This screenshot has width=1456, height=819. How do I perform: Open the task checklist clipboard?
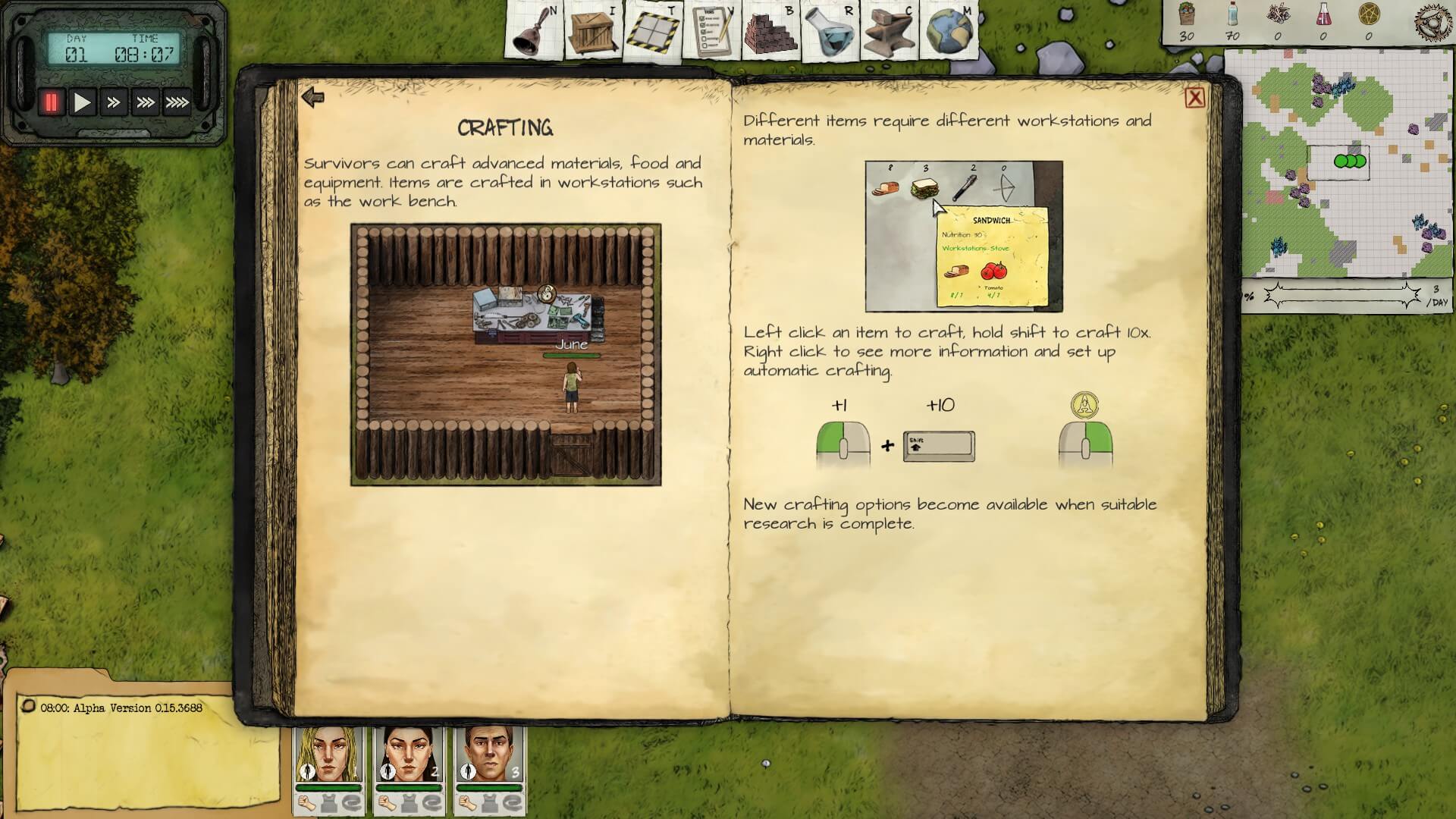point(711,32)
